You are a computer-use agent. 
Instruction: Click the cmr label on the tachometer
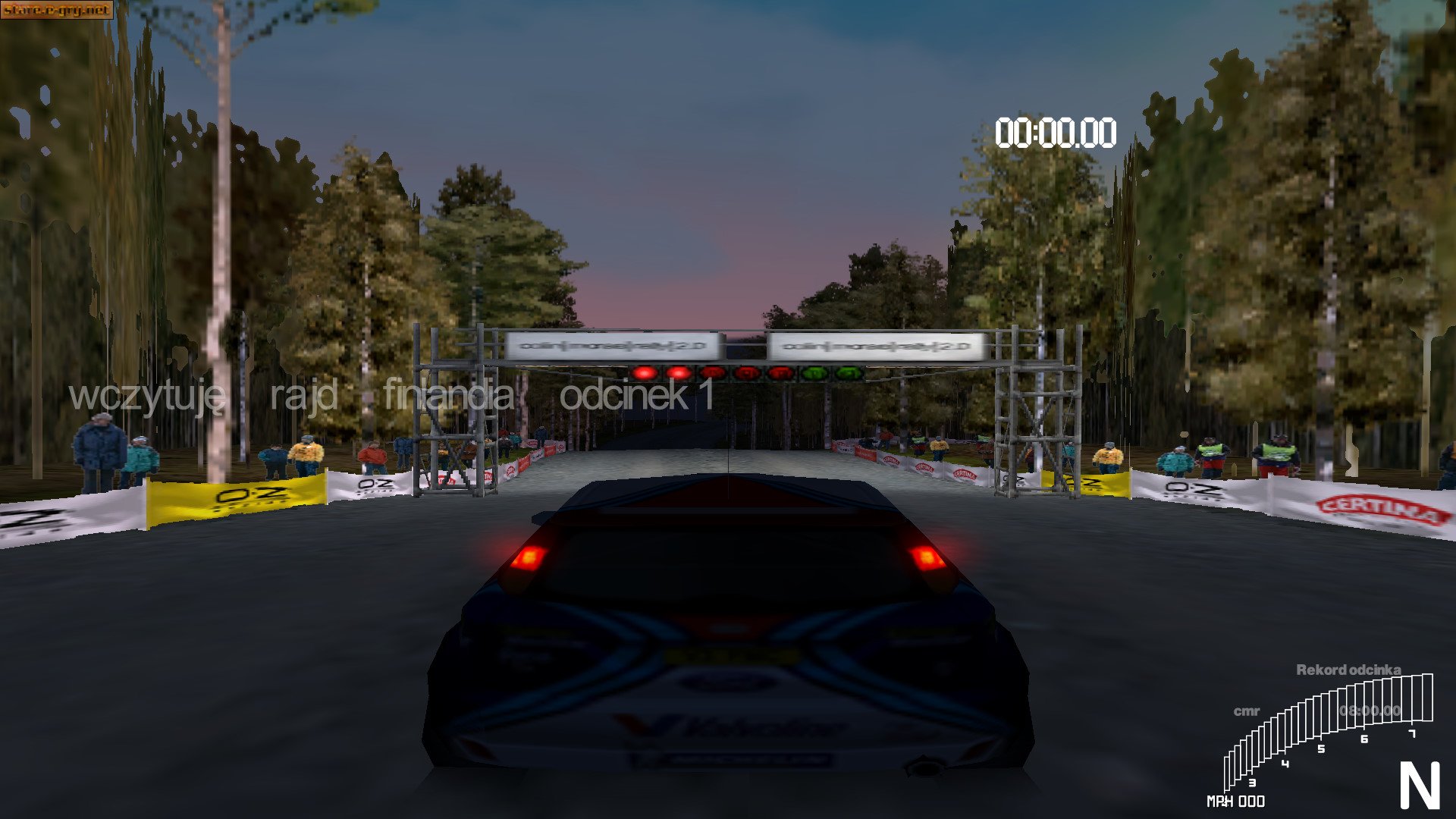click(1247, 711)
